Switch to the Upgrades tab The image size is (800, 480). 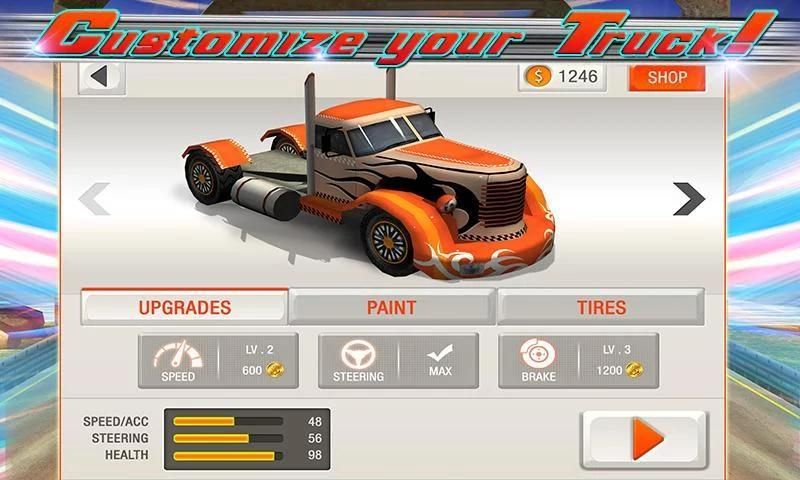click(185, 307)
